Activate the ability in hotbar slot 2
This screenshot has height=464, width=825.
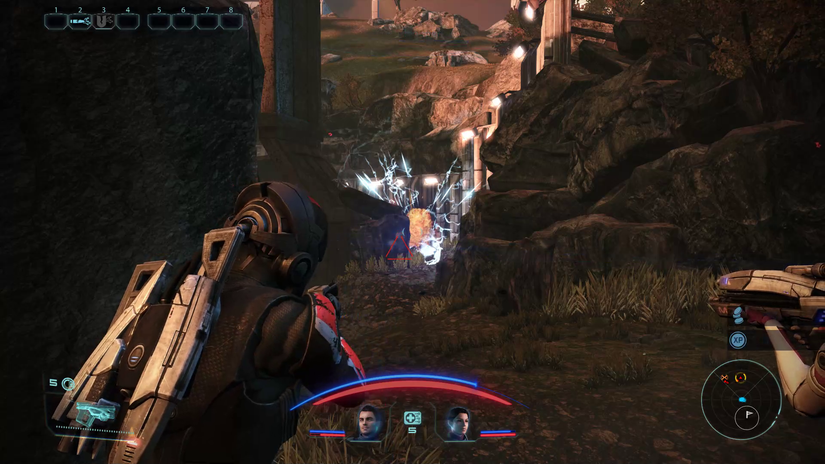pos(79,21)
